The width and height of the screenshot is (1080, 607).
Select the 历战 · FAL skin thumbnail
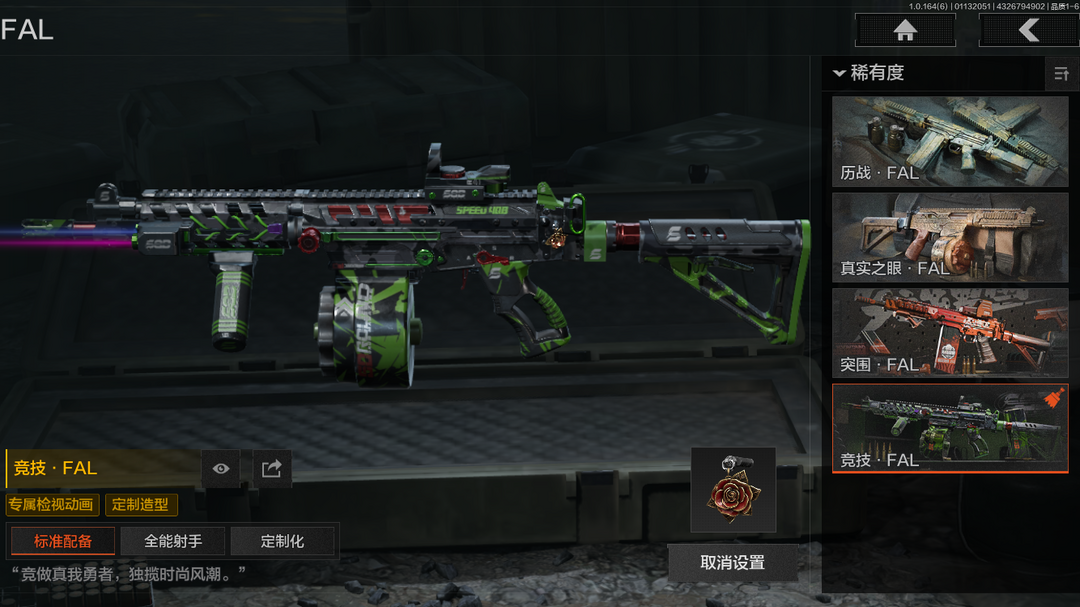pyautogui.click(x=950, y=141)
